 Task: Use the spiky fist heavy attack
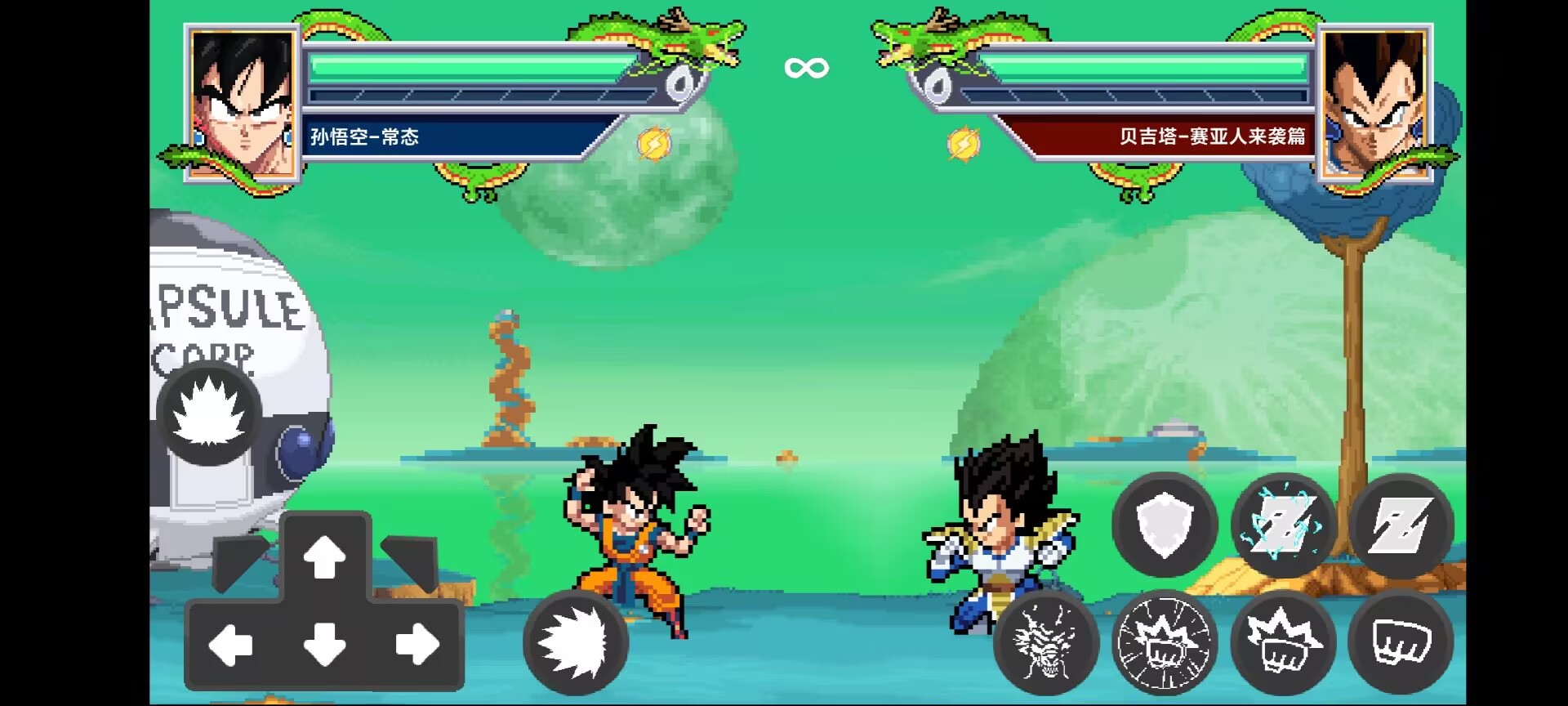(1283, 642)
